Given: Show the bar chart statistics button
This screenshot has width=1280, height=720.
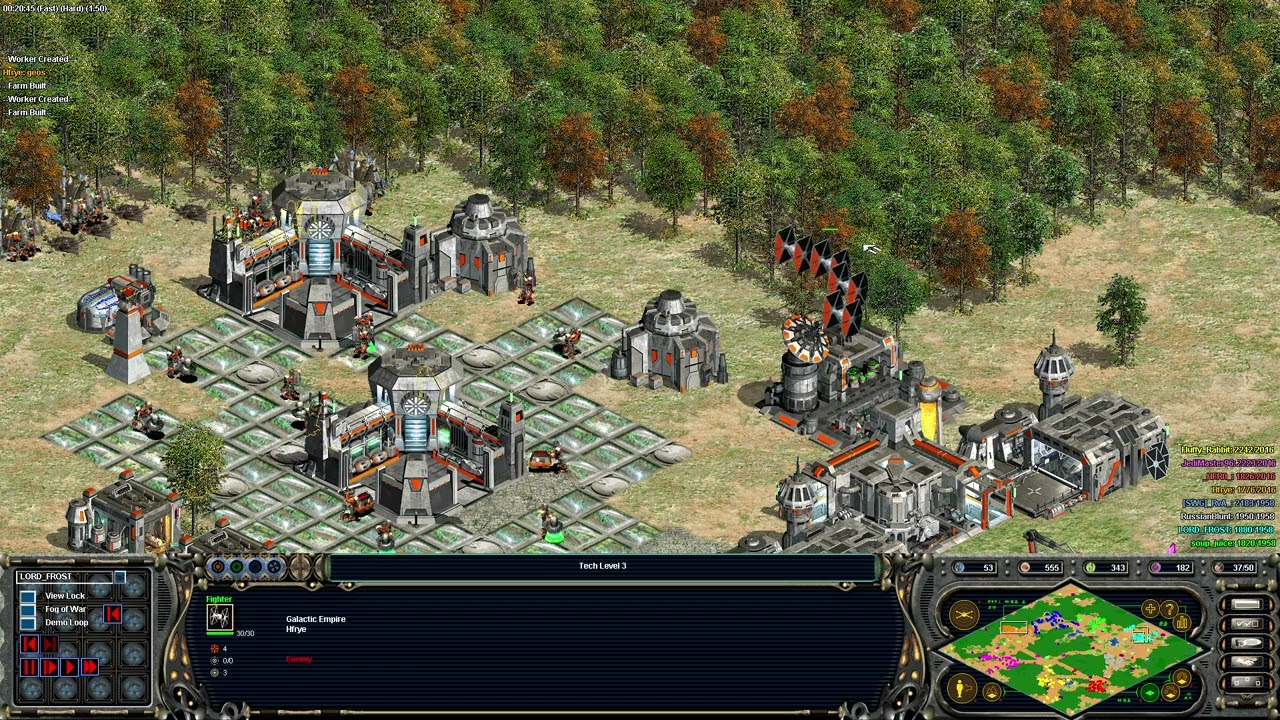Looking at the screenshot, I should (1182, 623).
